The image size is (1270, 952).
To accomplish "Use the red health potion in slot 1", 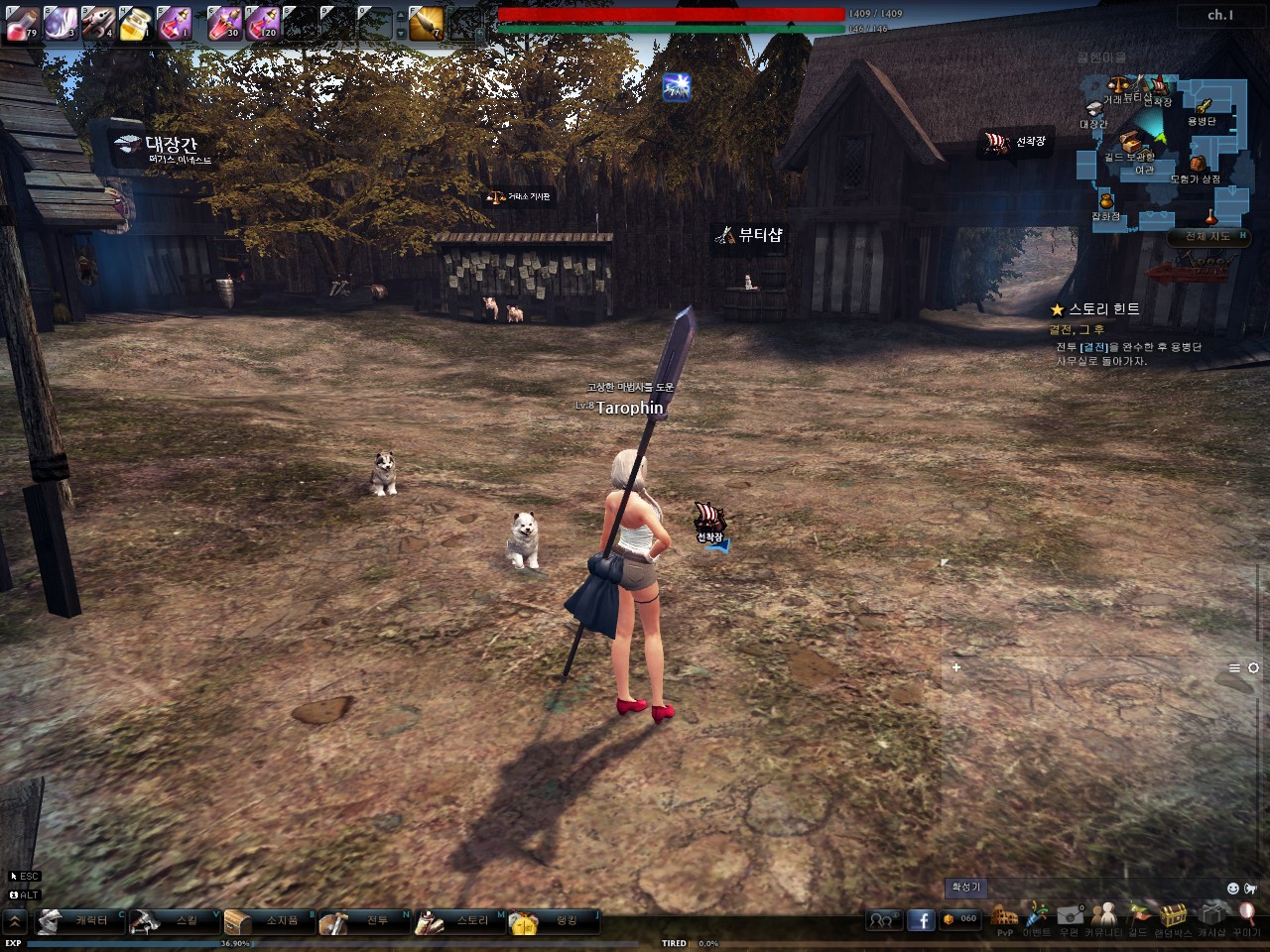I will [22, 22].
